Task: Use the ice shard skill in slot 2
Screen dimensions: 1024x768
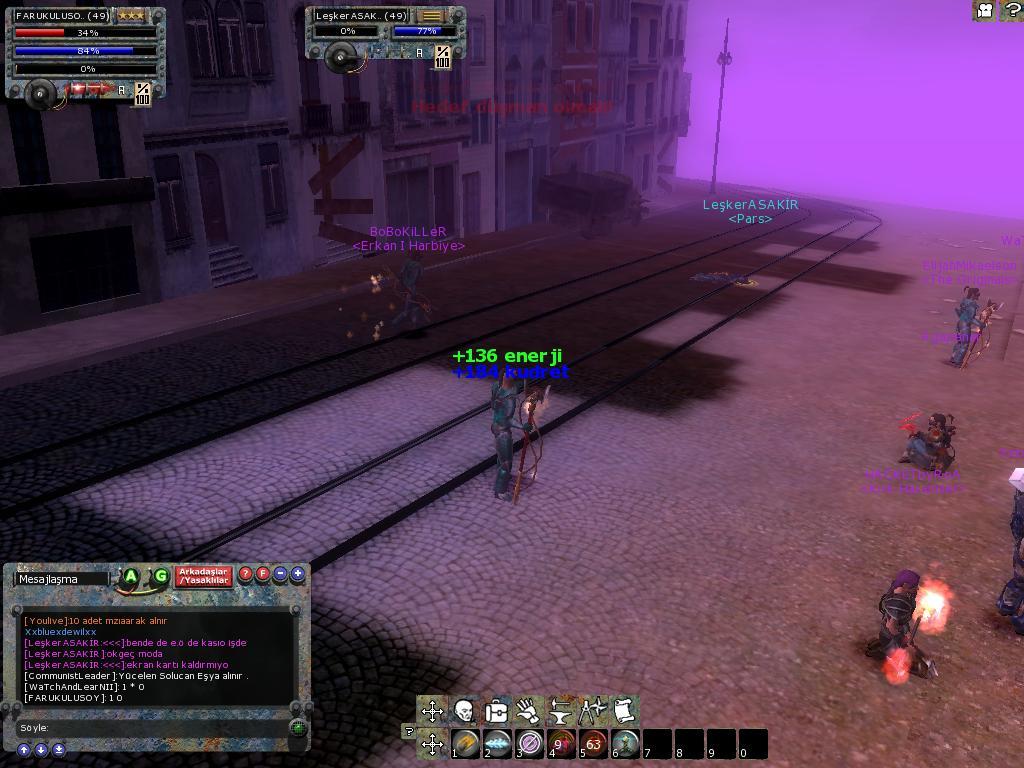Action: pyautogui.click(x=497, y=744)
